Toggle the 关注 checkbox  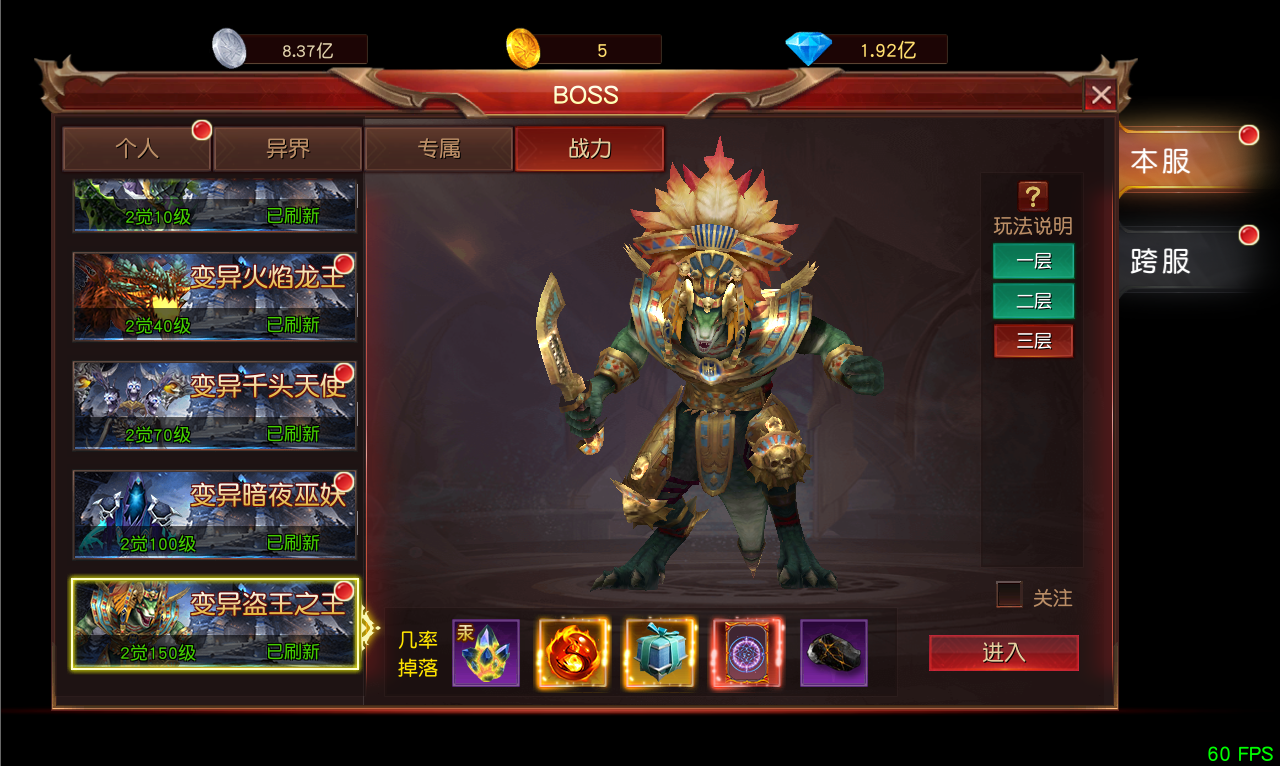click(1010, 596)
